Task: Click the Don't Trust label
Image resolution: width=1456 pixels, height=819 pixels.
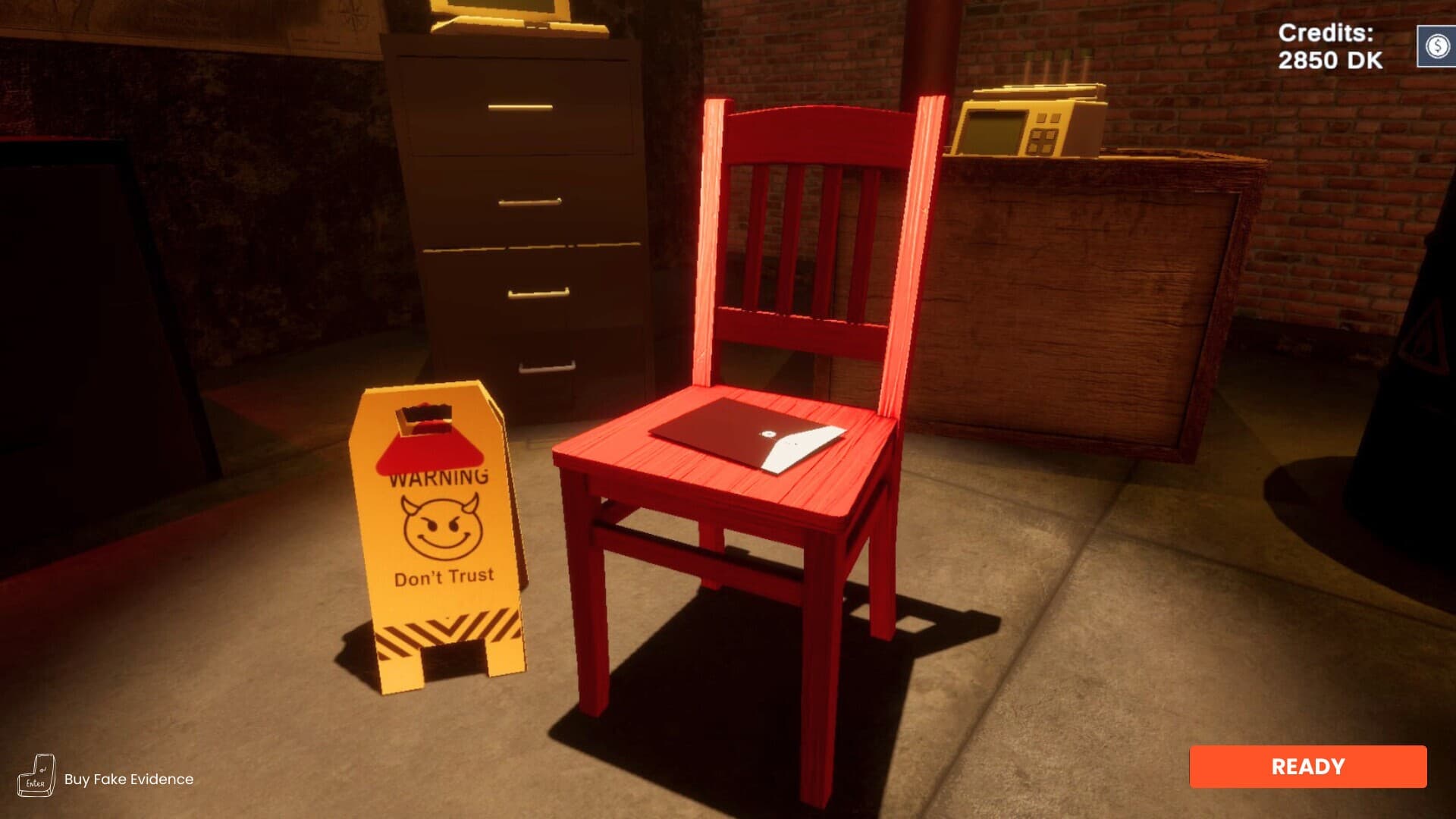Action: click(445, 579)
